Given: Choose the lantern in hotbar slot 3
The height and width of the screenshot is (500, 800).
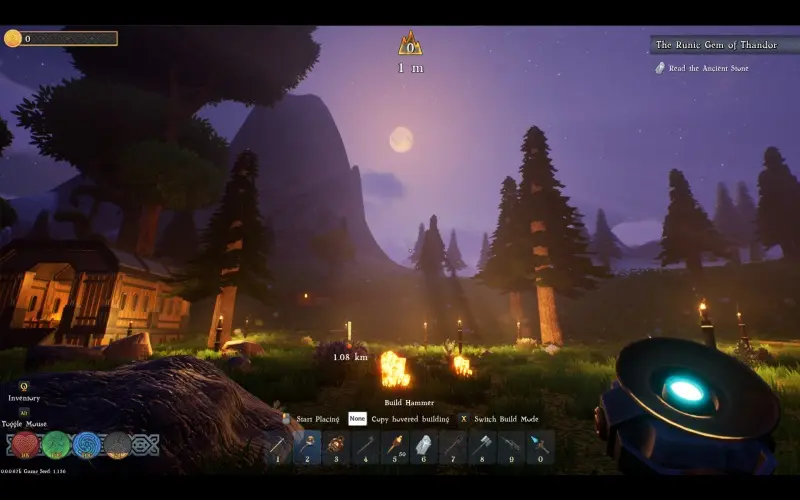Looking at the screenshot, I should pos(336,445).
